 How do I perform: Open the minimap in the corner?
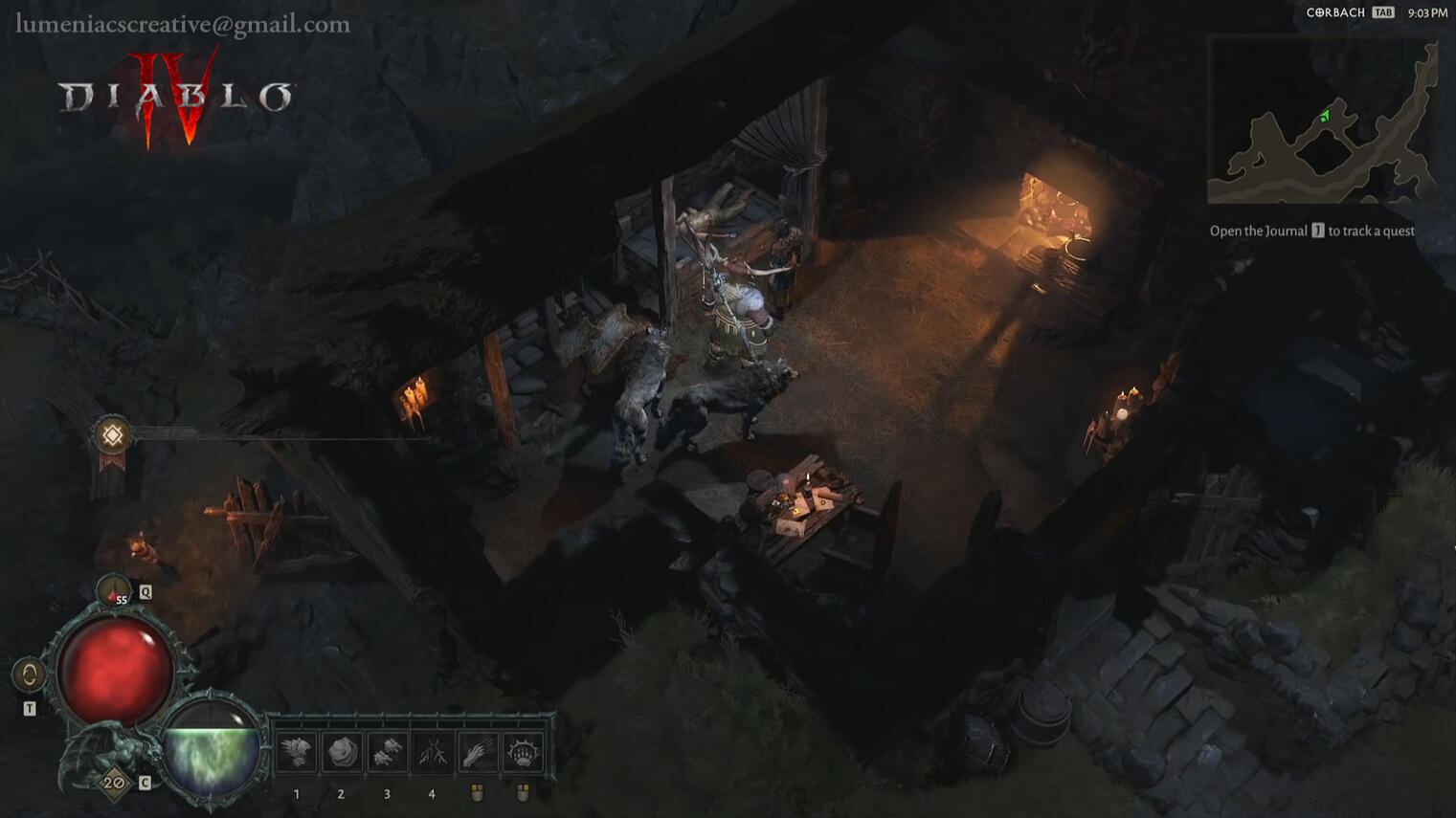point(1322,121)
